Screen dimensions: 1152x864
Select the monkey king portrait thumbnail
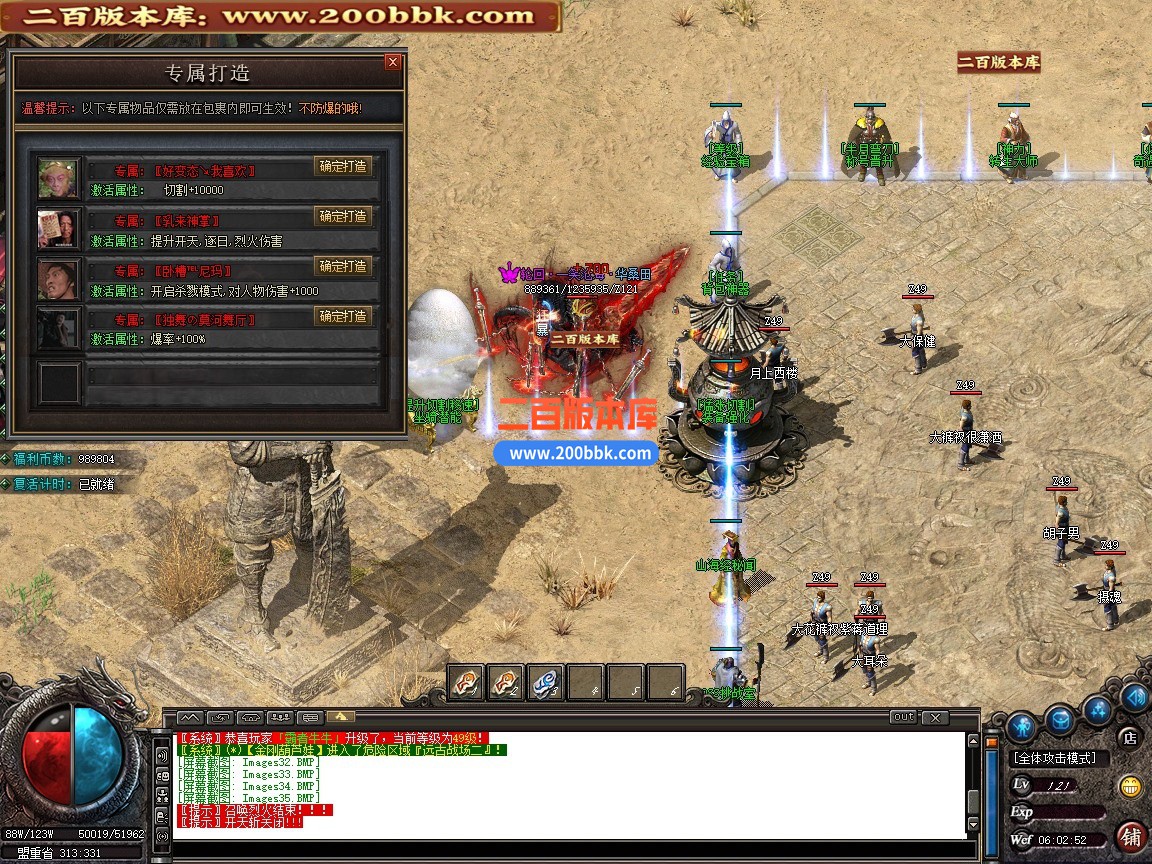pyautogui.click(x=57, y=178)
